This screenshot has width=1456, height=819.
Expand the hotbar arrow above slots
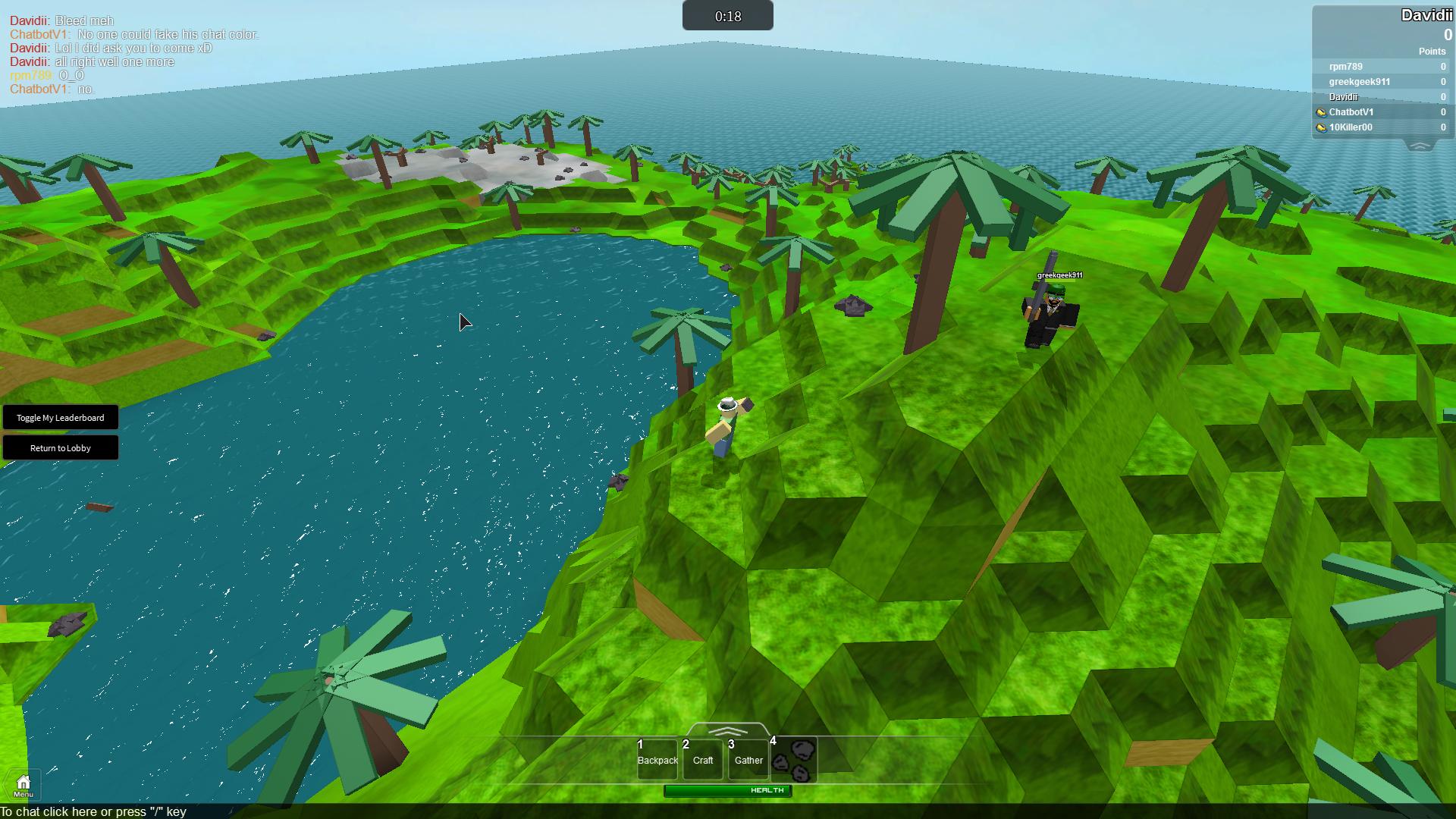click(727, 731)
